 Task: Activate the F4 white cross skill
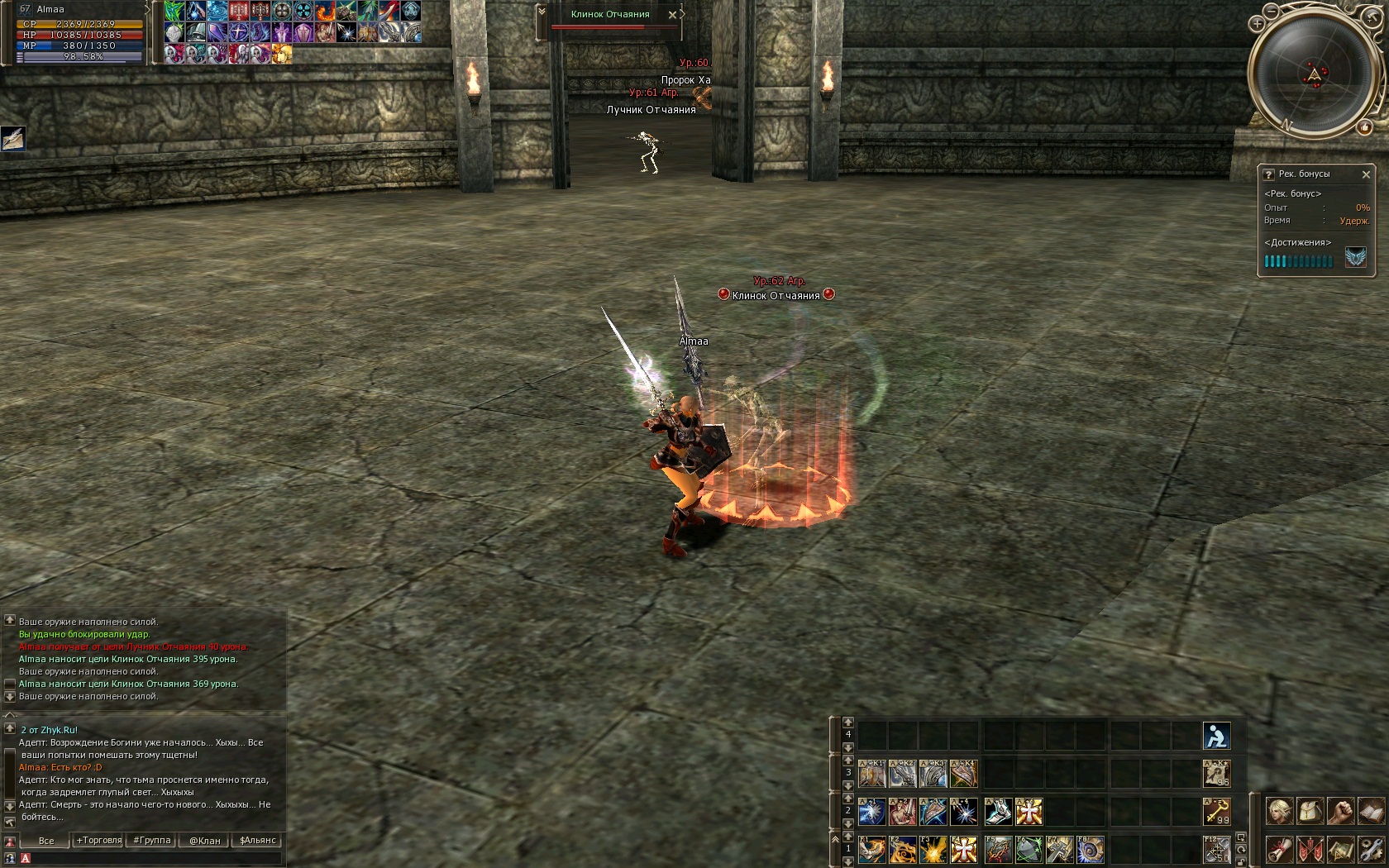(x=963, y=850)
